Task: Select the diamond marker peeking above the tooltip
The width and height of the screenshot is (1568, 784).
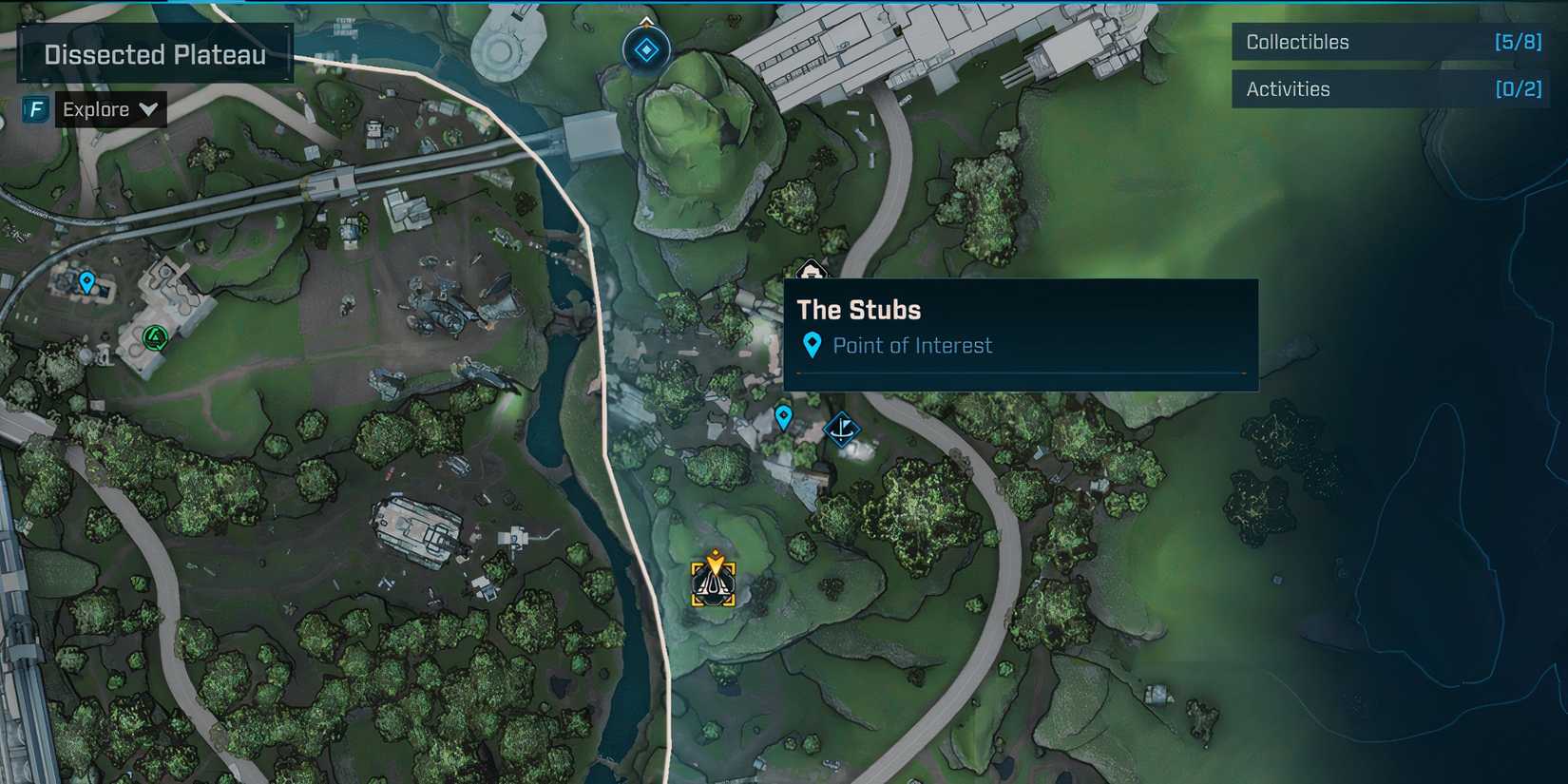Action: 810,276
